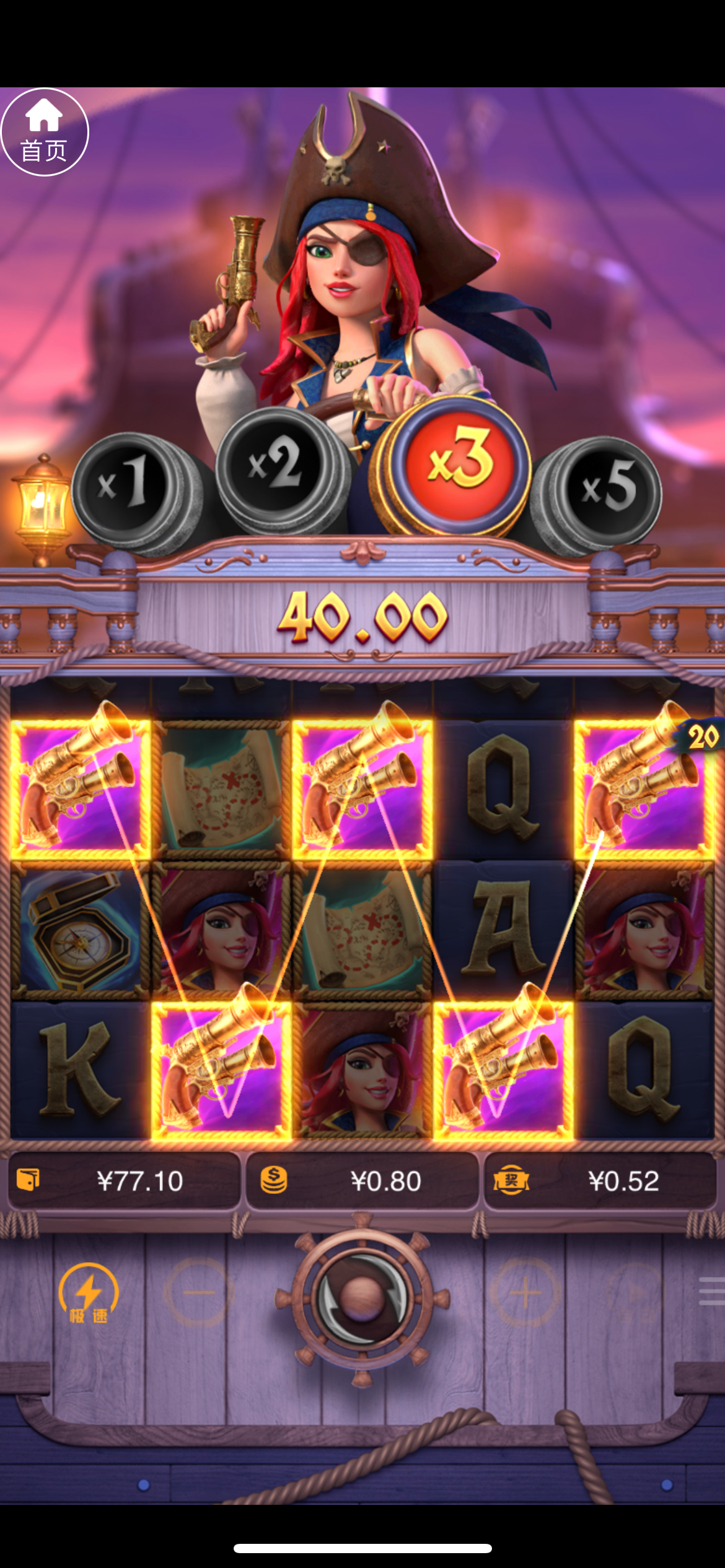Show the prize win amount panel
725x1568 pixels.
tap(600, 1181)
